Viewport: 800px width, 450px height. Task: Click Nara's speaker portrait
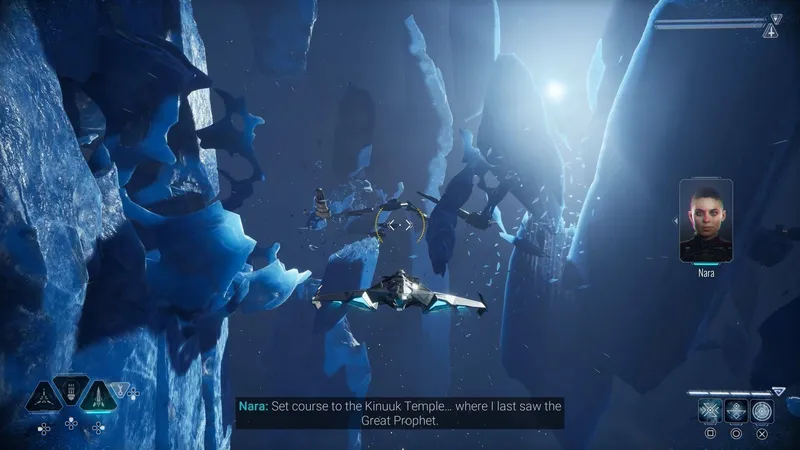point(706,221)
